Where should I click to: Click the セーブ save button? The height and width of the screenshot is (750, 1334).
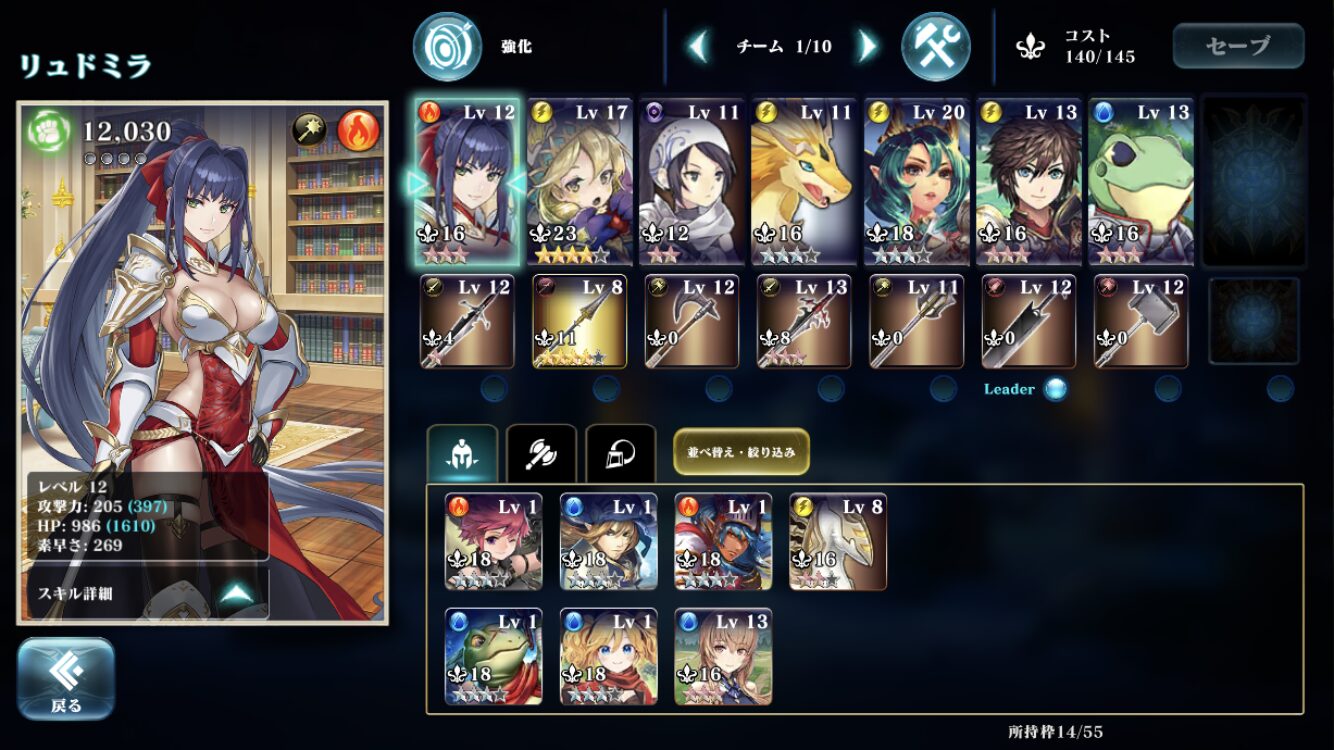(x=1238, y=46)
